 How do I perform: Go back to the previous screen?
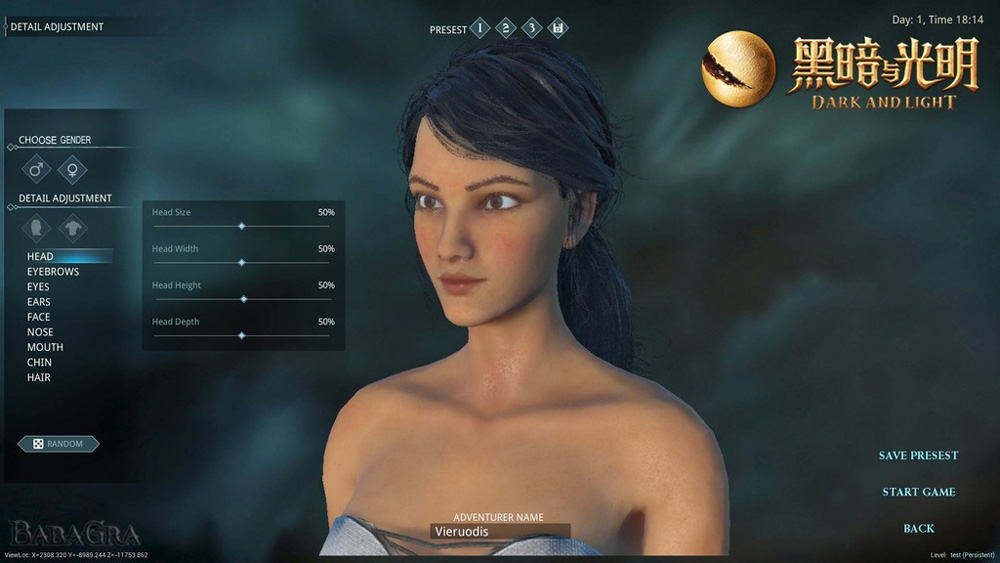tap(918, 528)
